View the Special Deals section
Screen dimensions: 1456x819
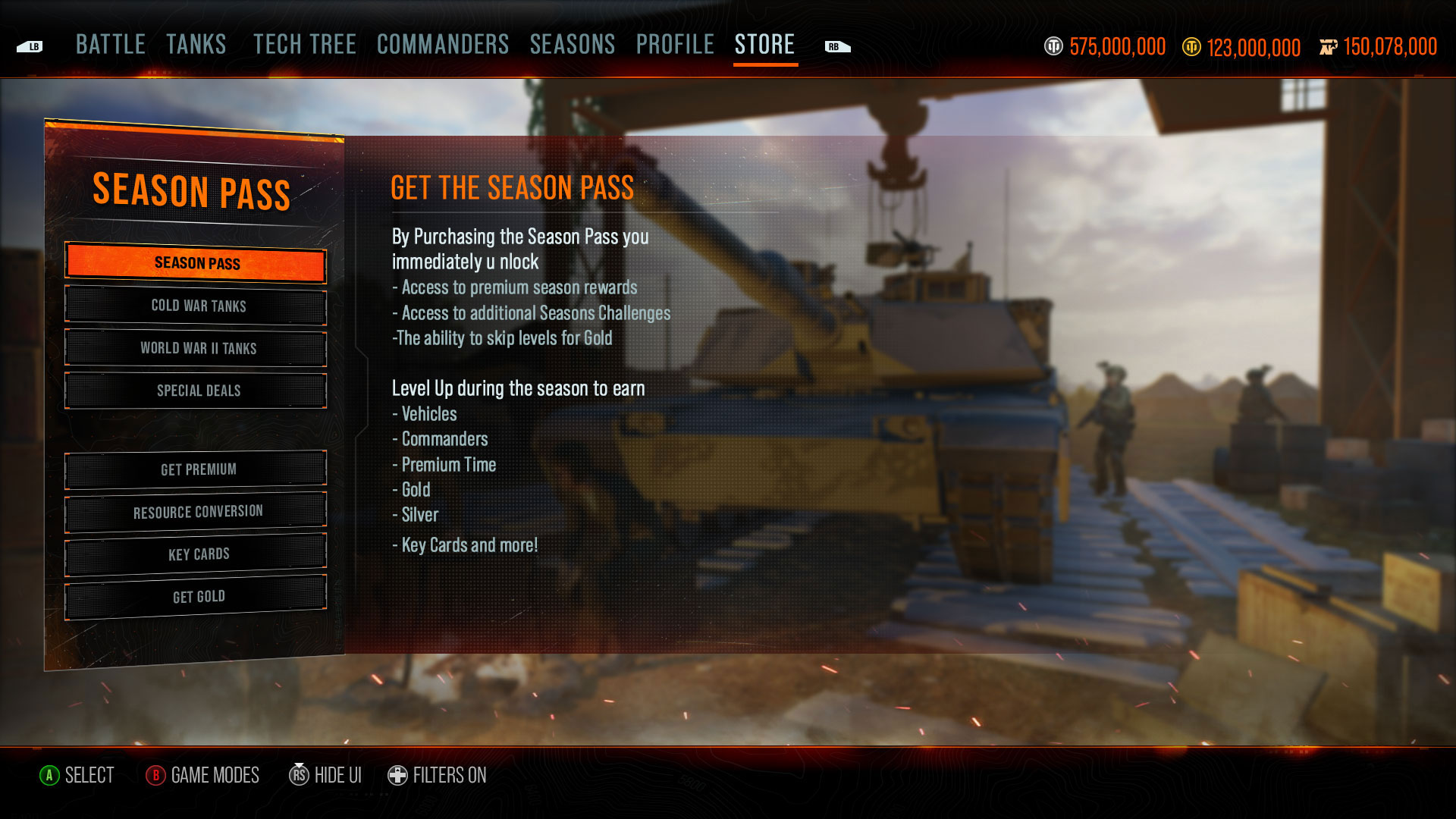click(196, 391)
